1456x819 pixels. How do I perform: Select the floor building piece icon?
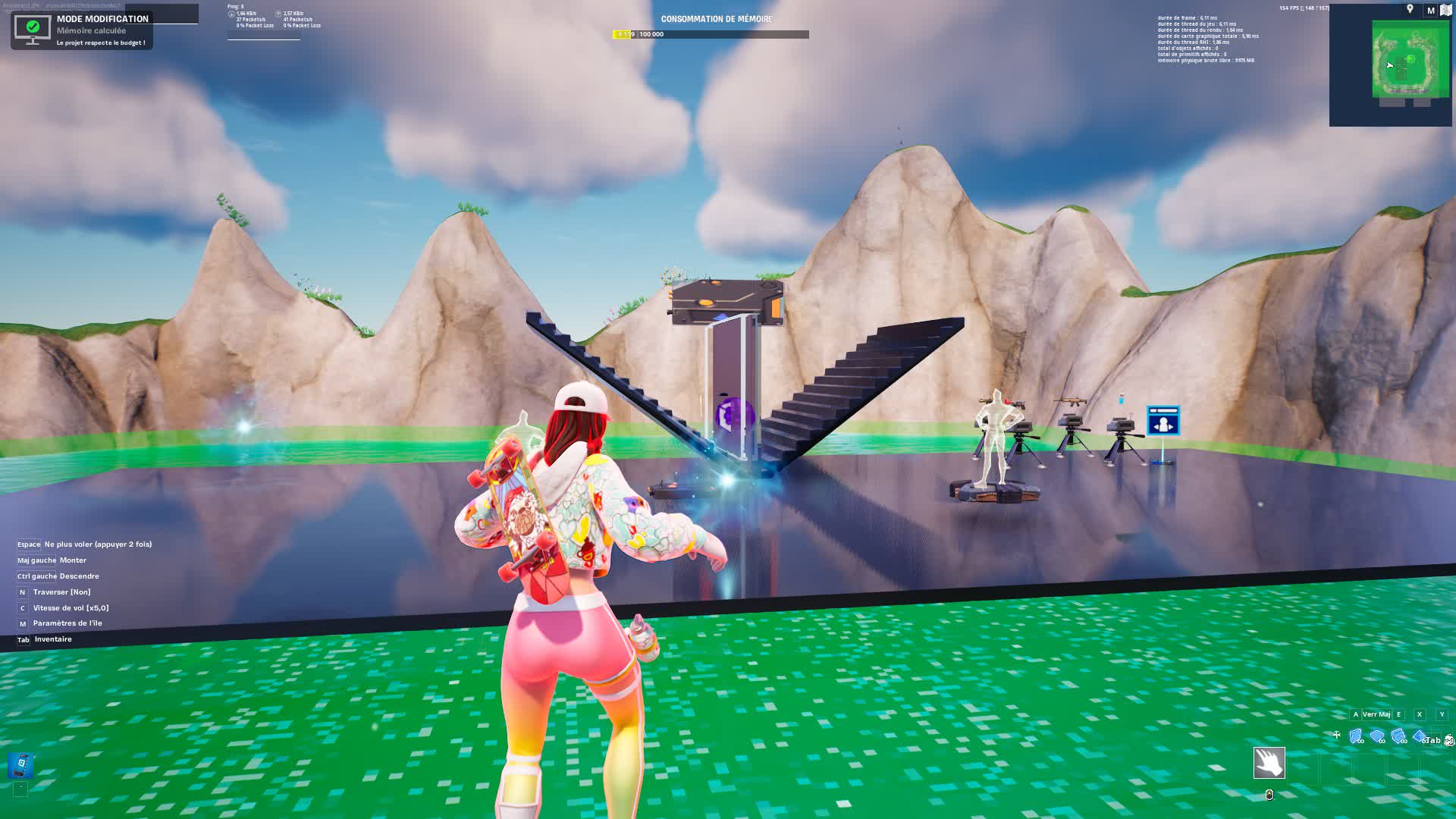(1376, 733)
